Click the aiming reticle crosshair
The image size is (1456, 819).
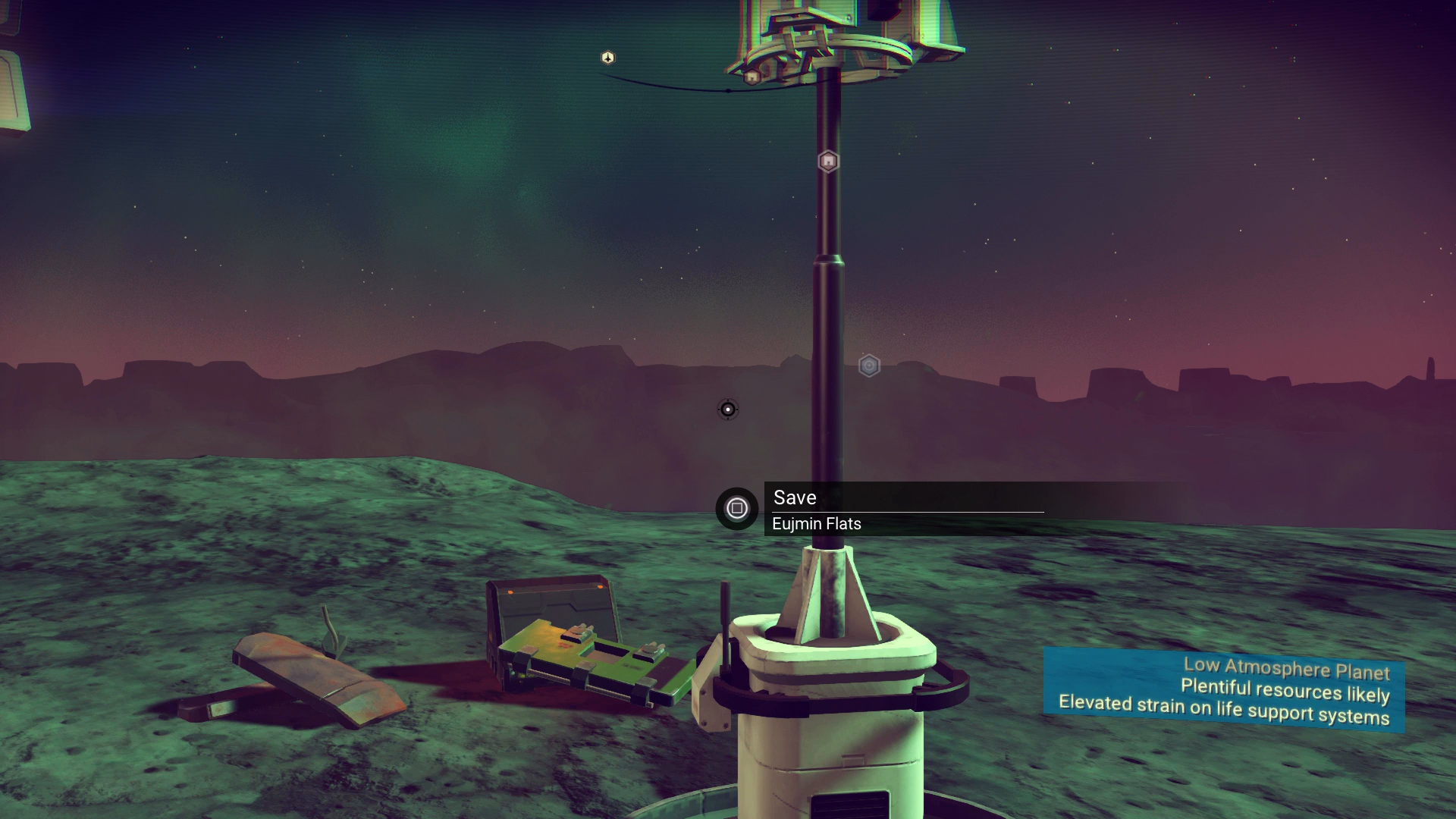click(727, 408)
